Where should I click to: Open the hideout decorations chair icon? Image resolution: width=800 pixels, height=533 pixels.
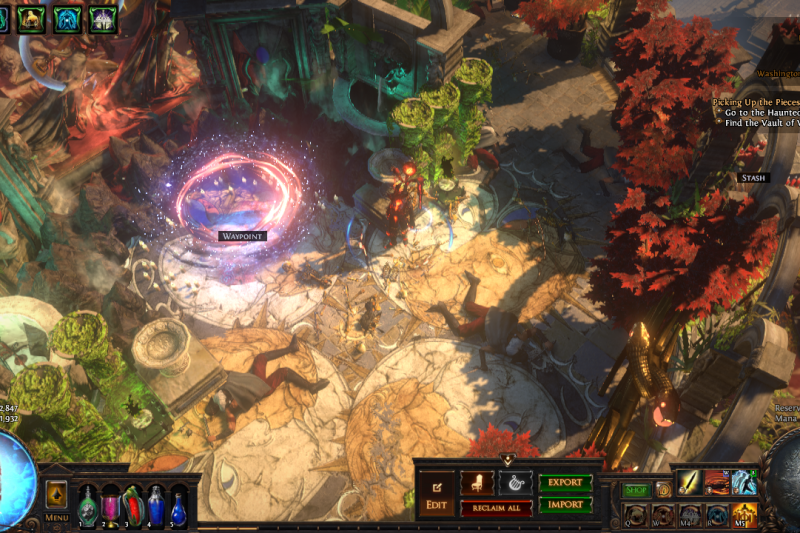click(477, 482)
